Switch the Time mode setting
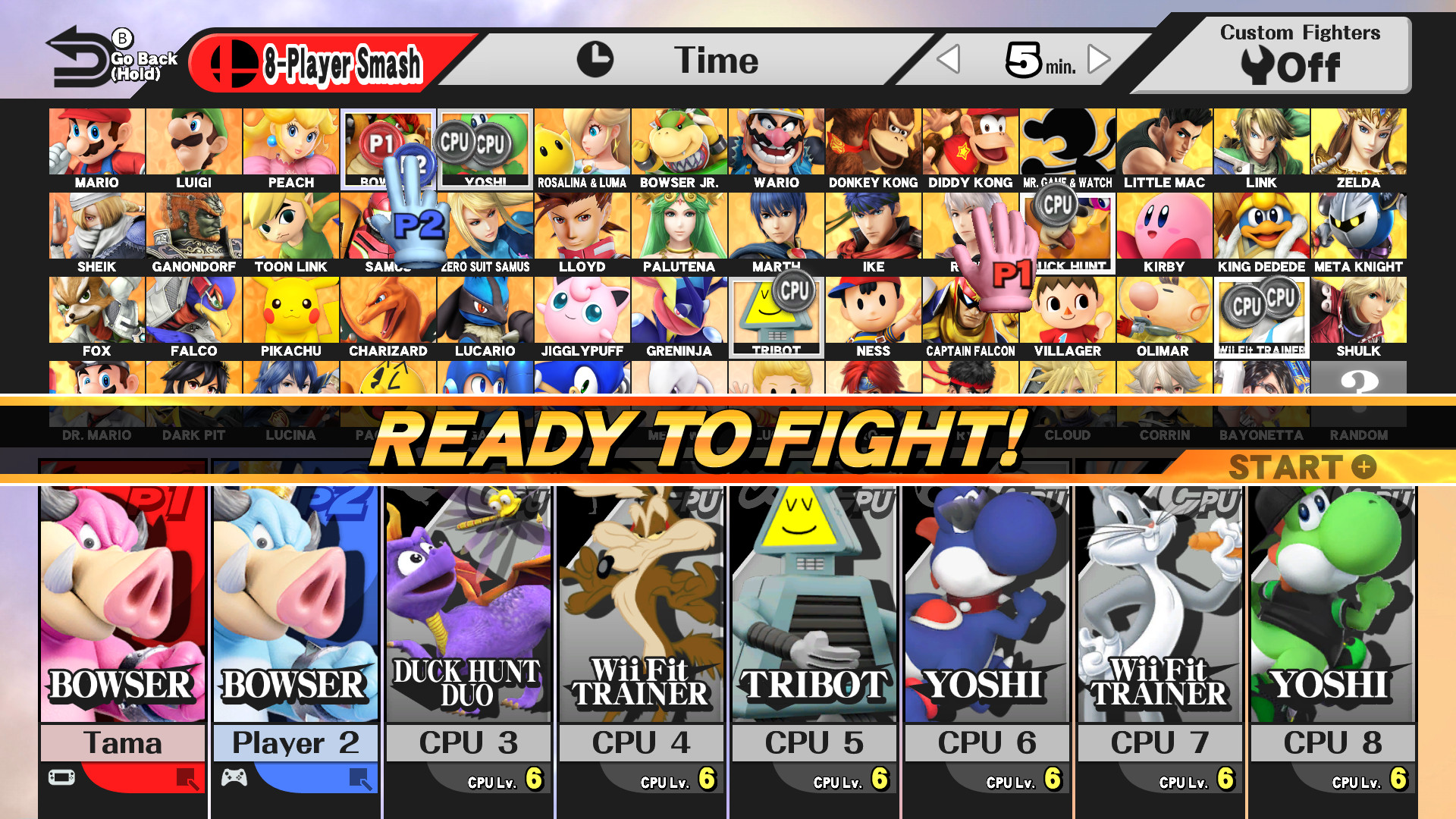This screenshot has height=819, width=1456. coord(716,61)
